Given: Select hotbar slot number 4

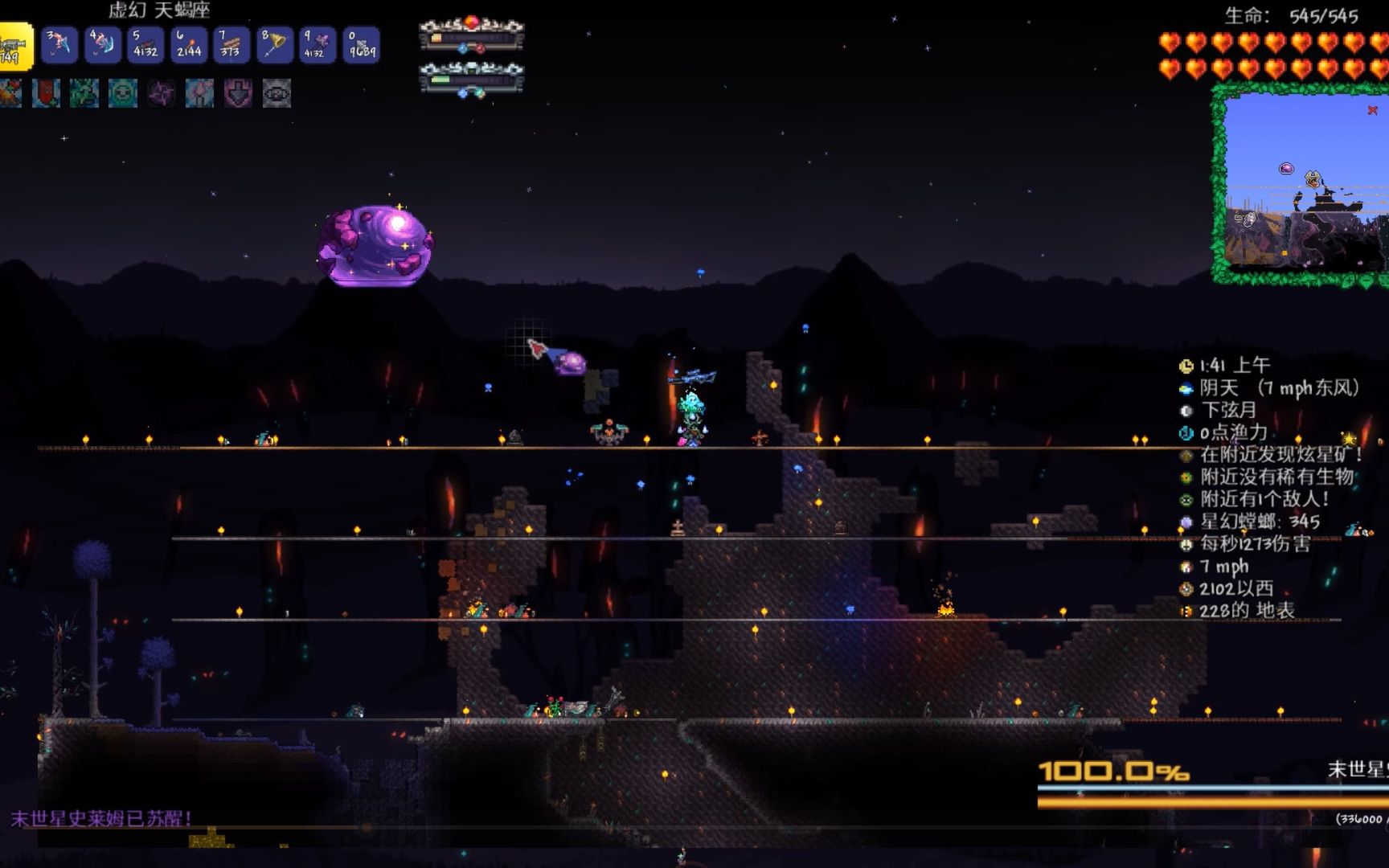Looking at the screenshot, I should tap(102, 45).
